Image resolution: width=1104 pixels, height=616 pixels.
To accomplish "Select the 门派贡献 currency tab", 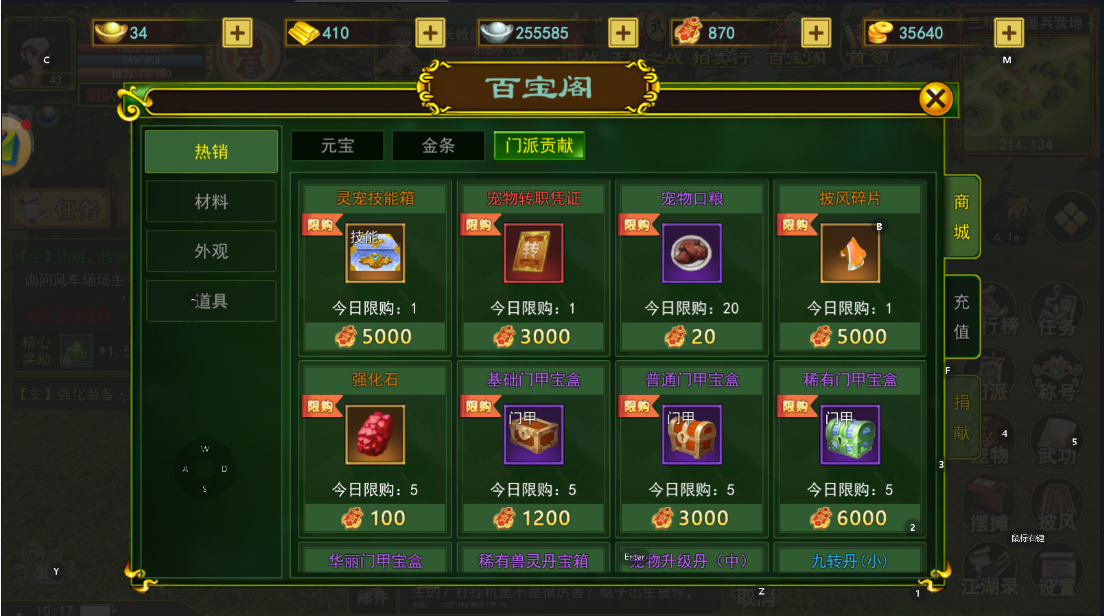I will point(539,146).
